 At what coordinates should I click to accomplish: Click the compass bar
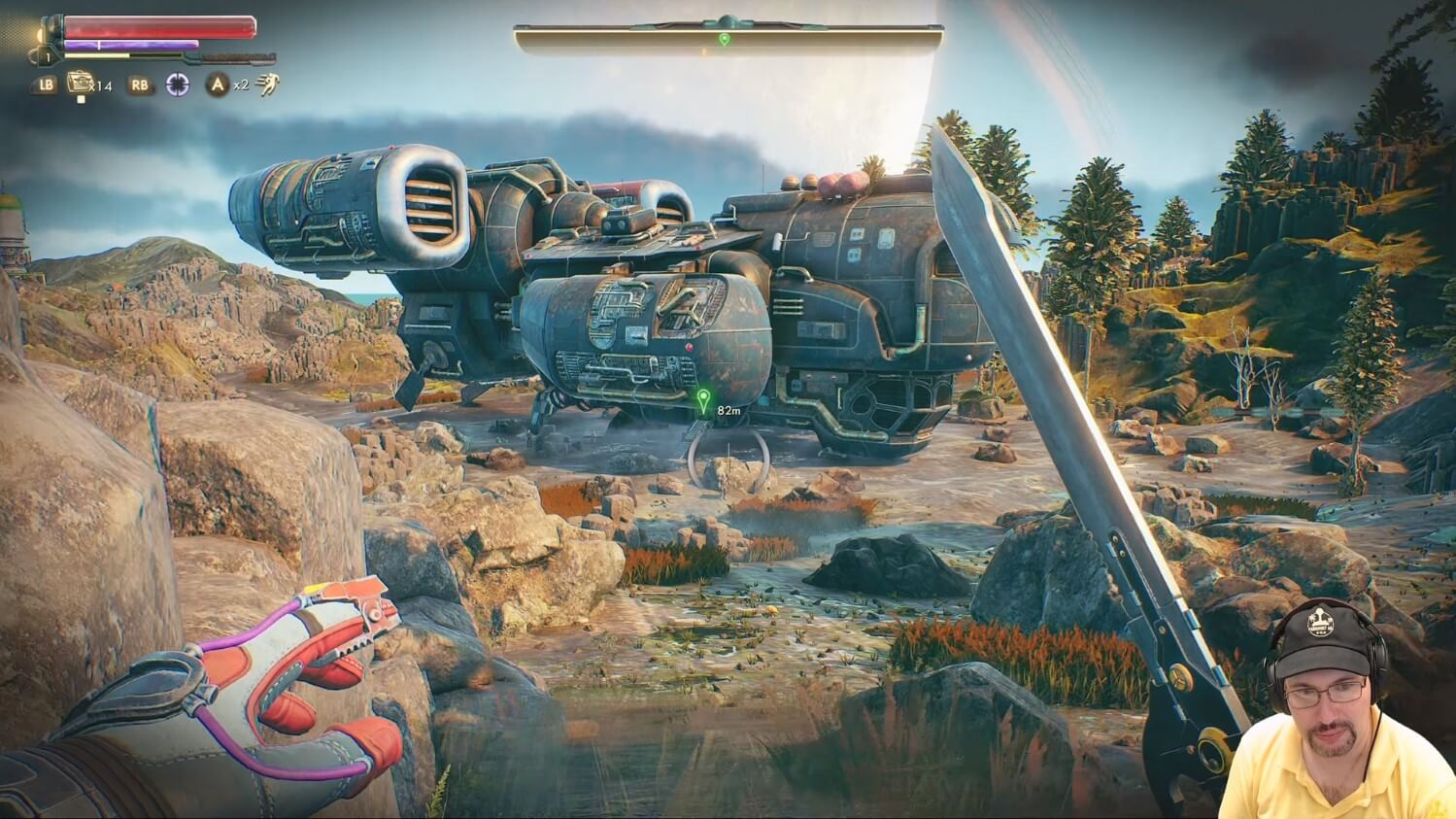728,39
